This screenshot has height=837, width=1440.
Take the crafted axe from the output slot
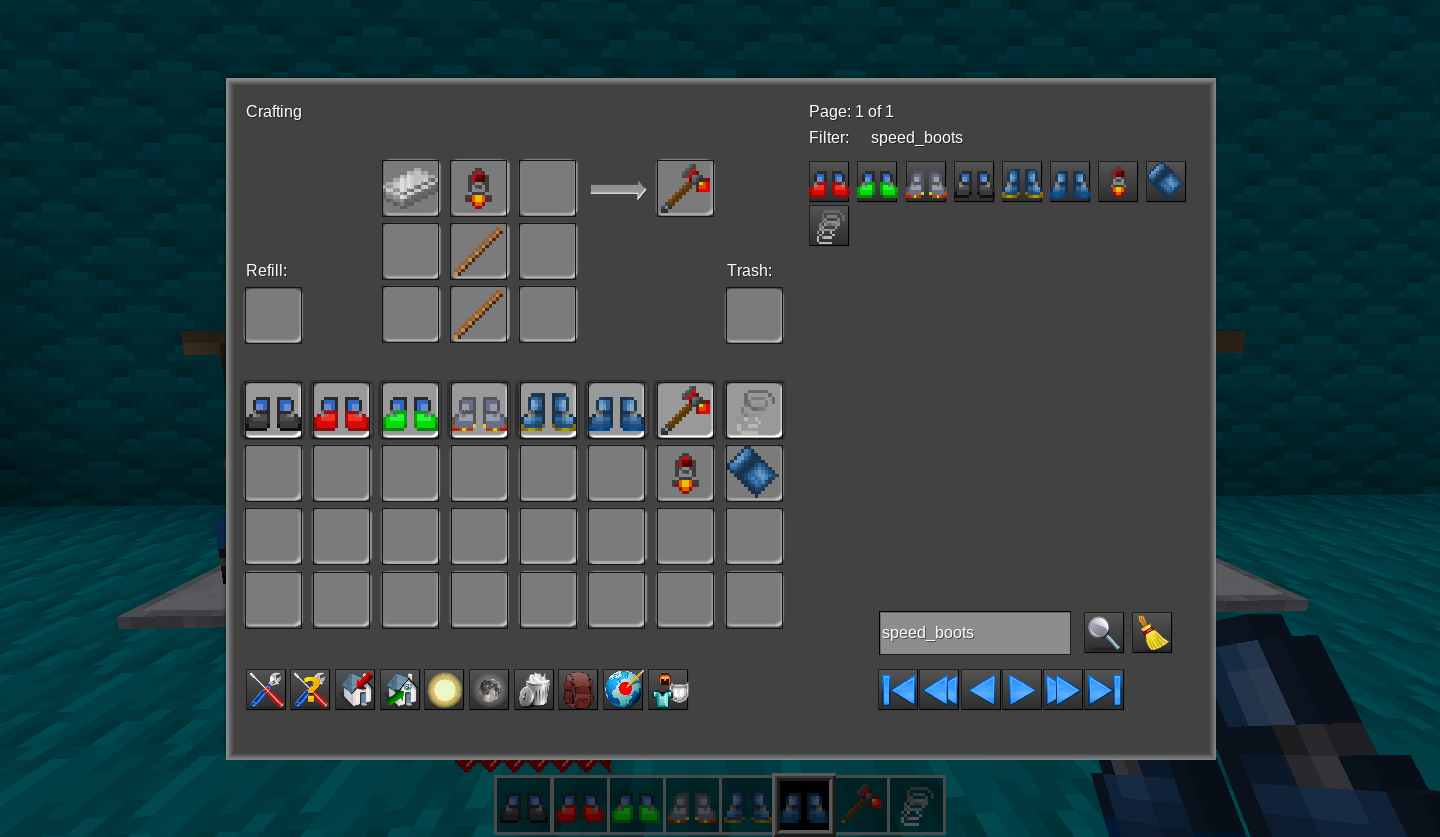pyautogui.click(x=685, y=188)
